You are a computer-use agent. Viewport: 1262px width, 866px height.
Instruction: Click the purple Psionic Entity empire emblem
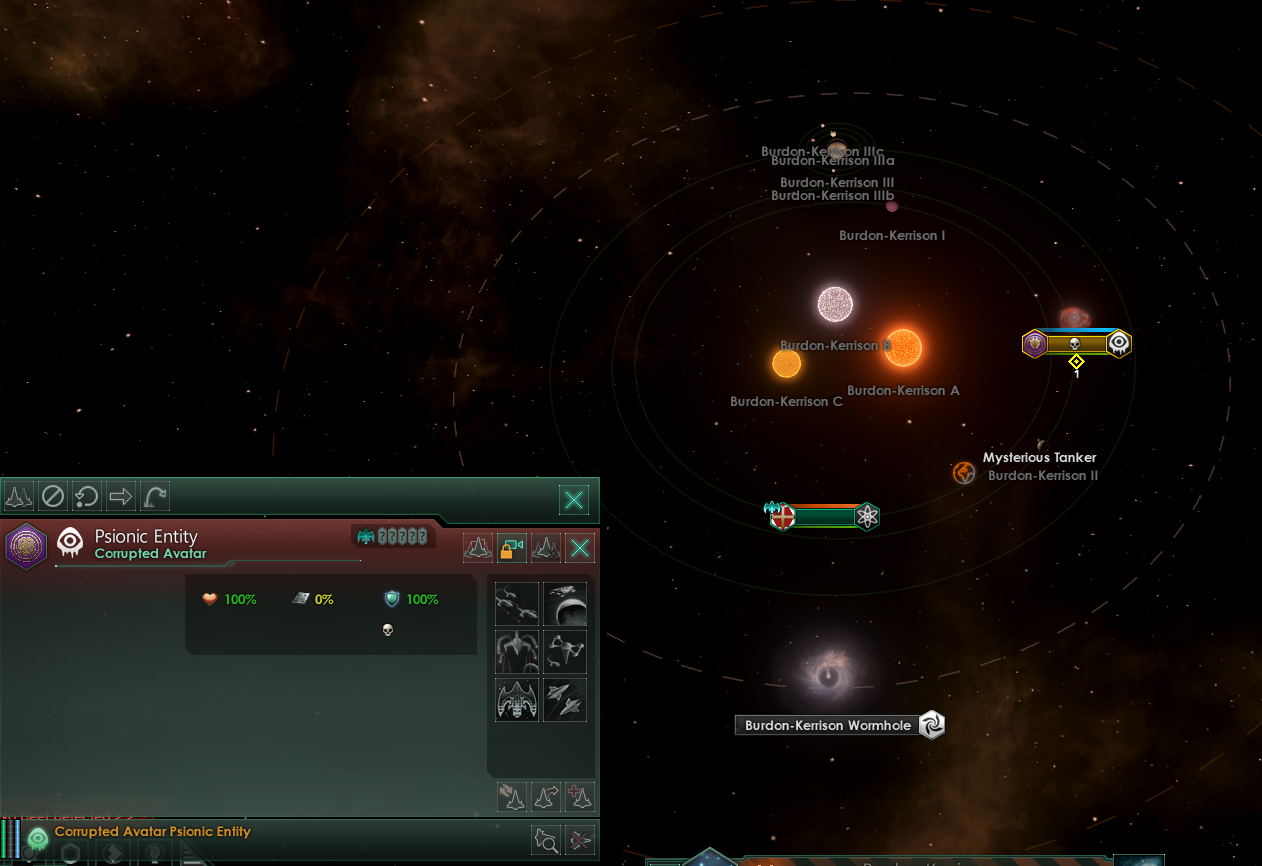(25, 546)
